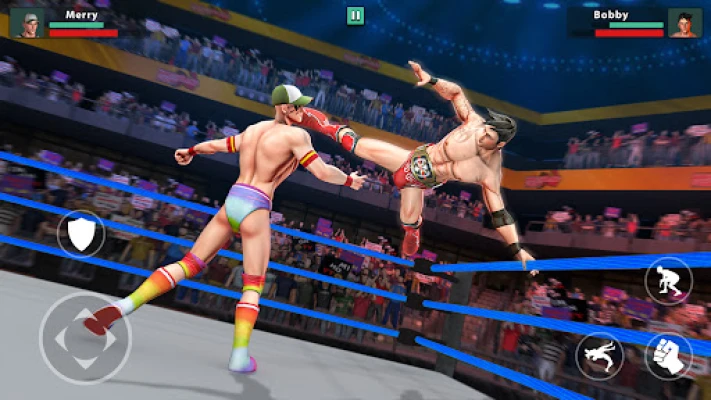Select Bobby's opponent portrait
Image resolution: width=711 pixels, height=400 pixels.
(684, 22)
